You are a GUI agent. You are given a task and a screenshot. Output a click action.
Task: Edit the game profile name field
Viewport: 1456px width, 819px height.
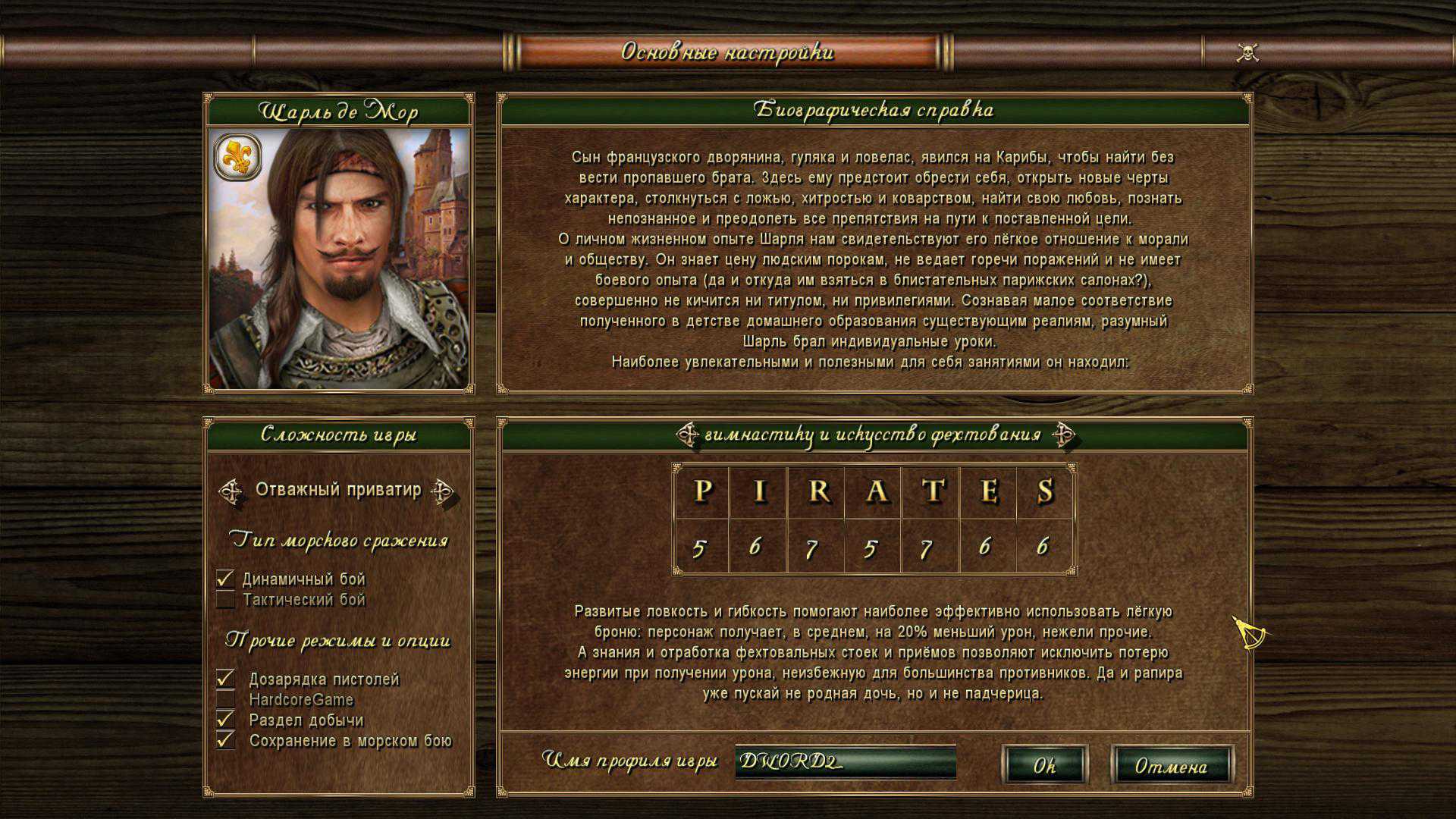(845, 761)
